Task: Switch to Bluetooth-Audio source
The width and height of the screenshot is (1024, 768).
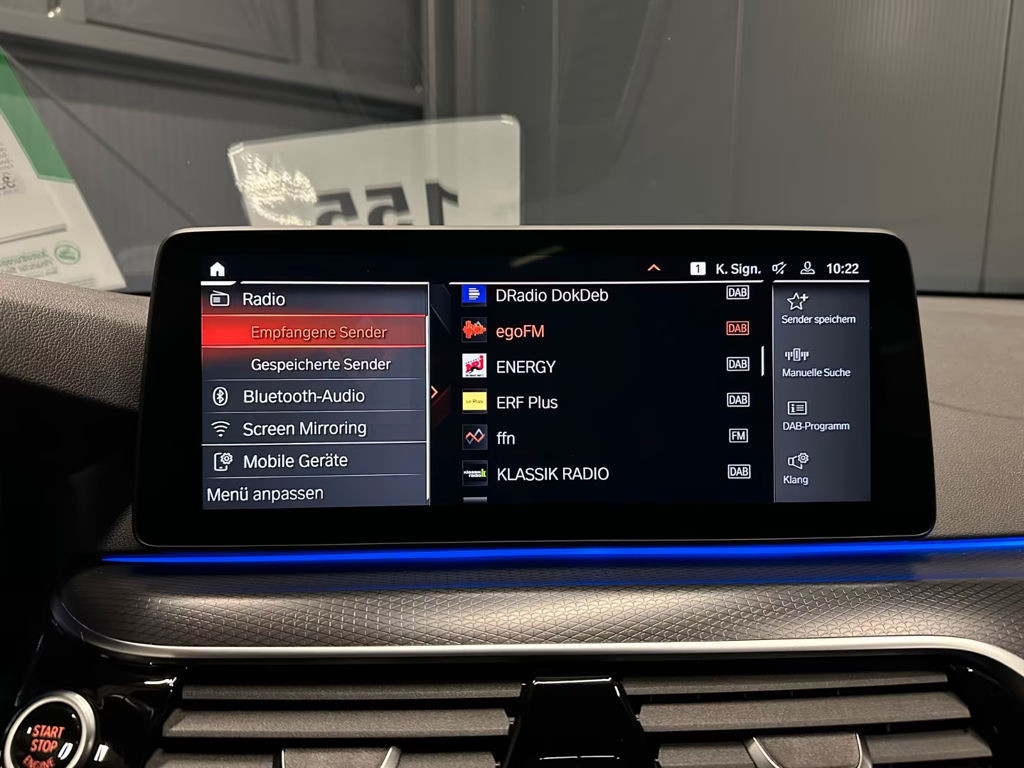Action: [303, 396]
